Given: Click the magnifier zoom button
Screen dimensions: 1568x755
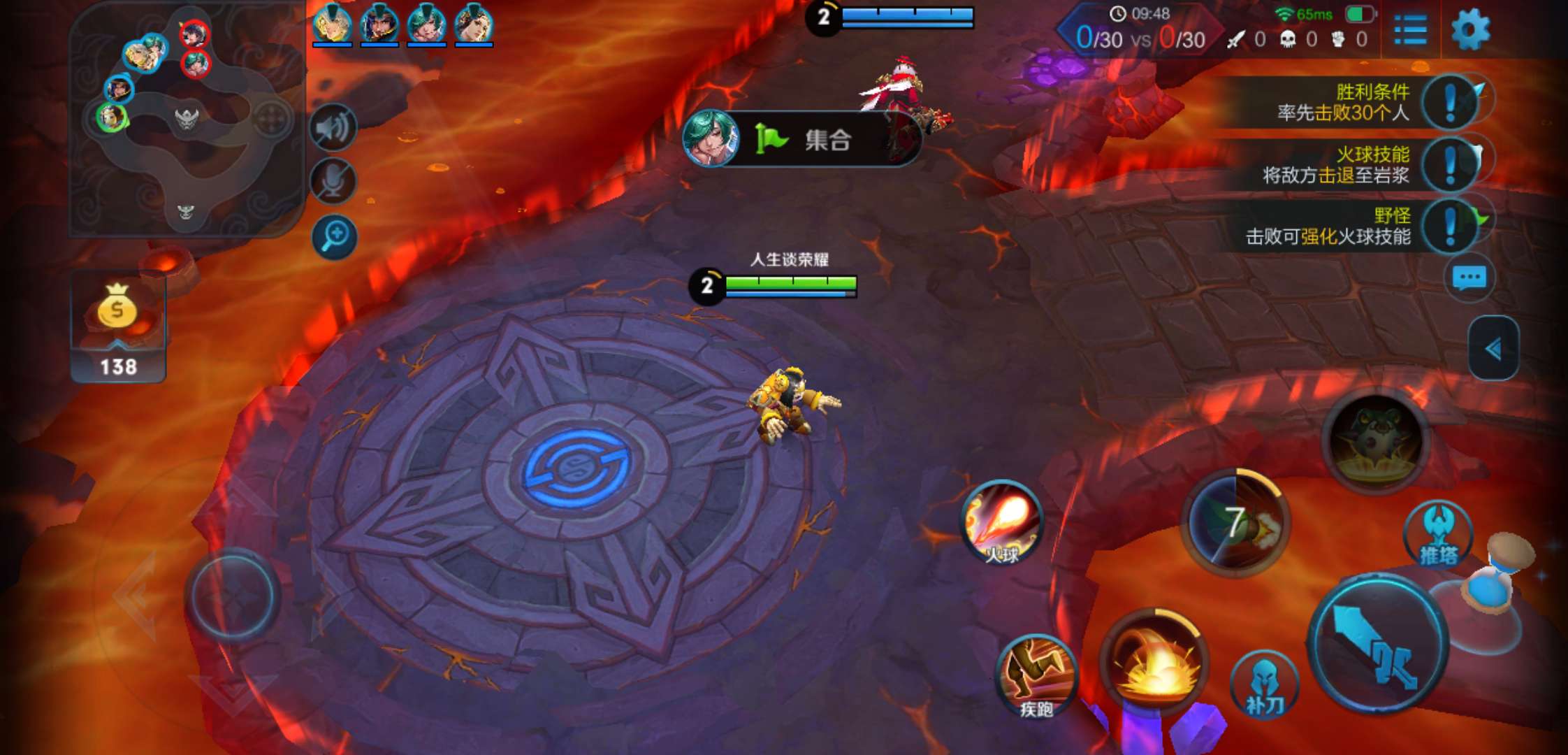Looking at the screenshot, I should 334,236.
